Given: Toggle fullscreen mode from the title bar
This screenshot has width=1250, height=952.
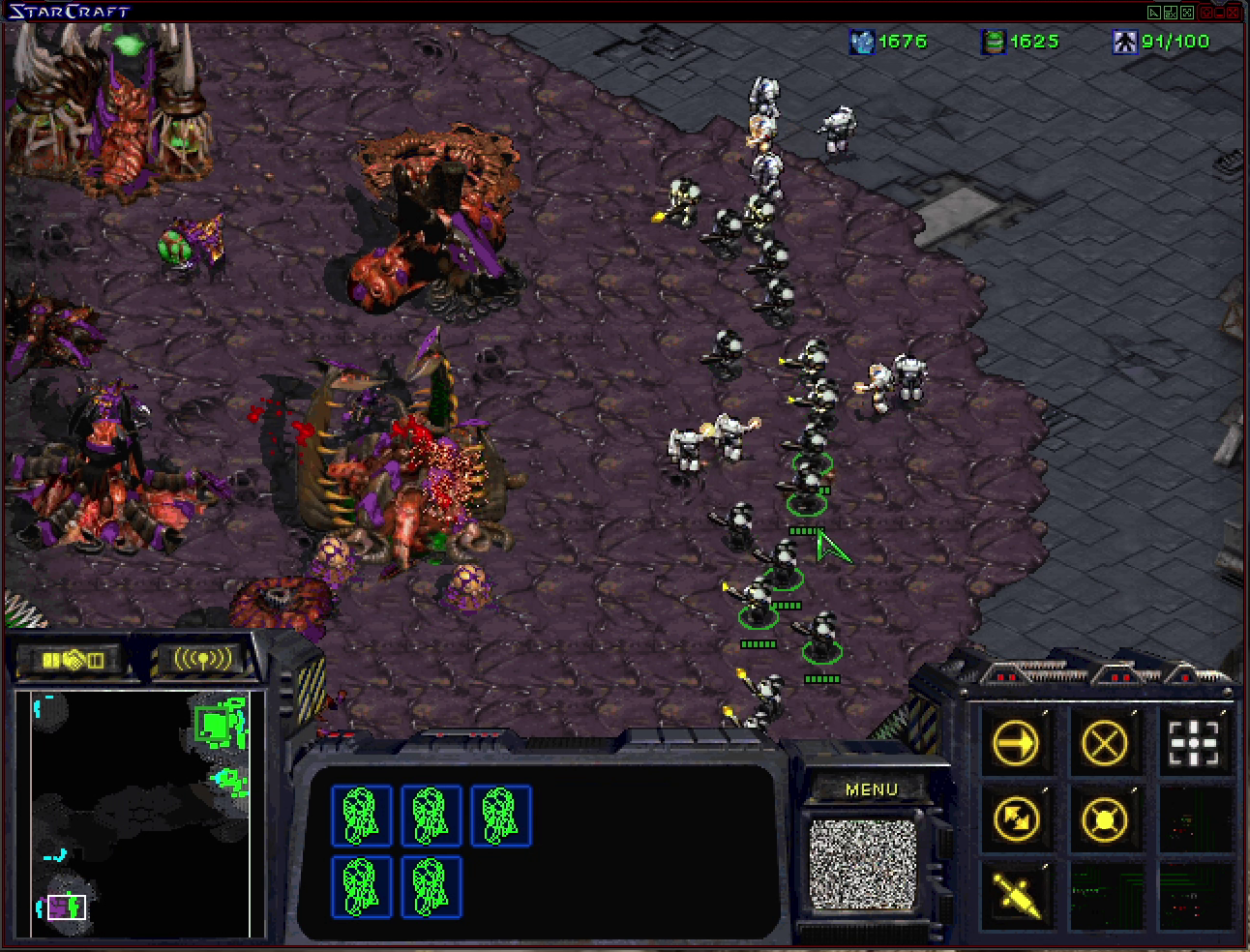Looking at the screenshot, I should [1186, 12].
